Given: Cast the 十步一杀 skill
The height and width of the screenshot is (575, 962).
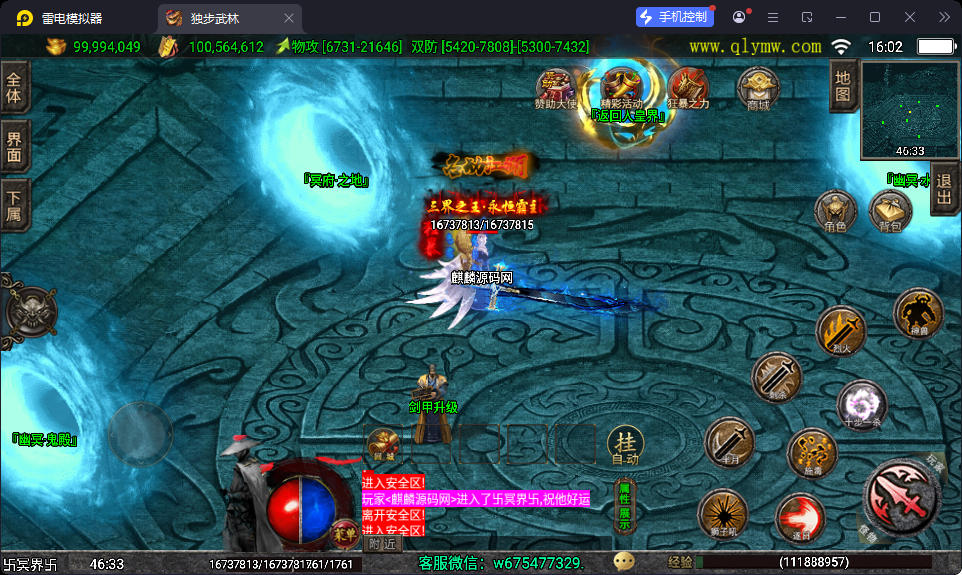Looking at the screenshot, I should click(x=861, y=404).
